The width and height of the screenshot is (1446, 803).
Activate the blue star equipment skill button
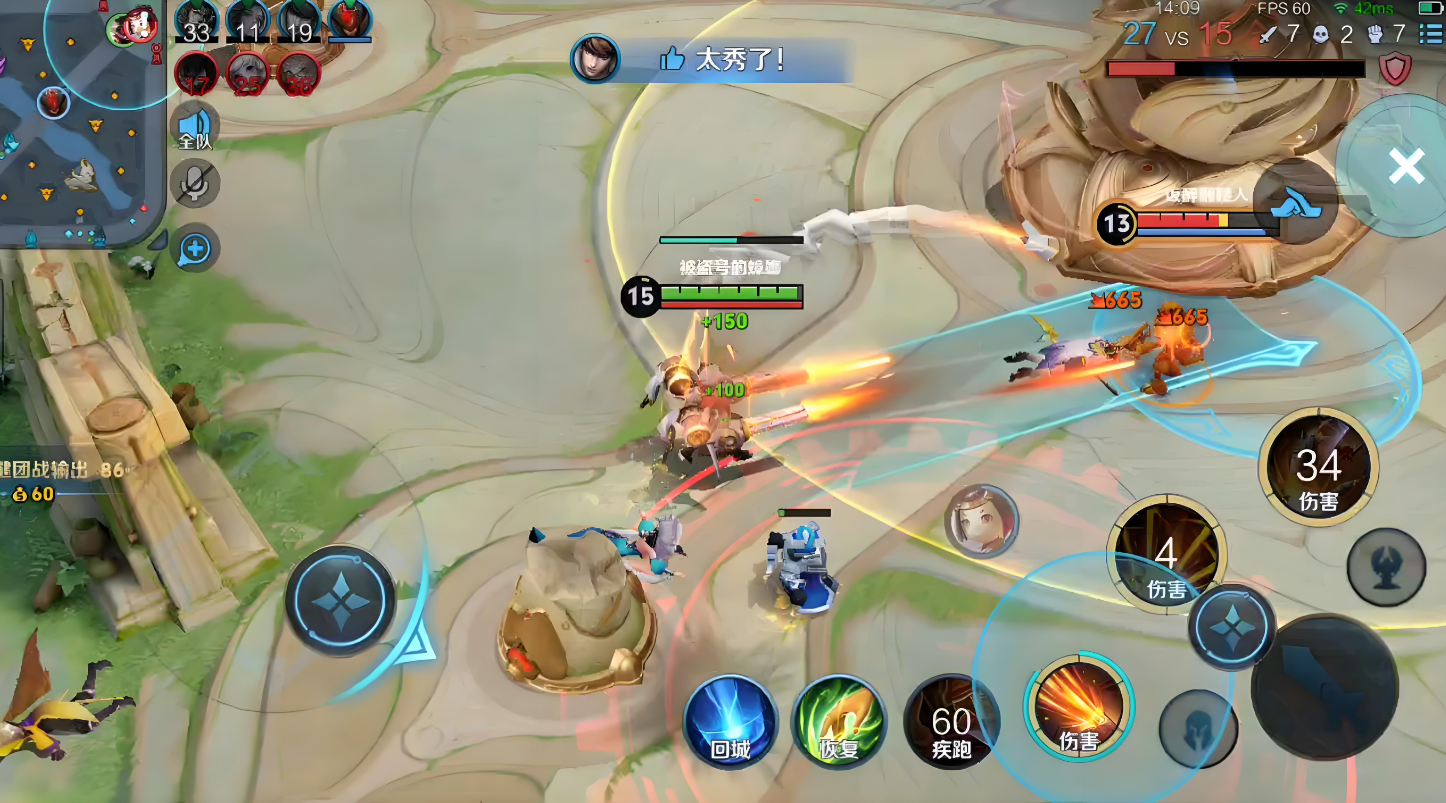tap(1232, 628)
